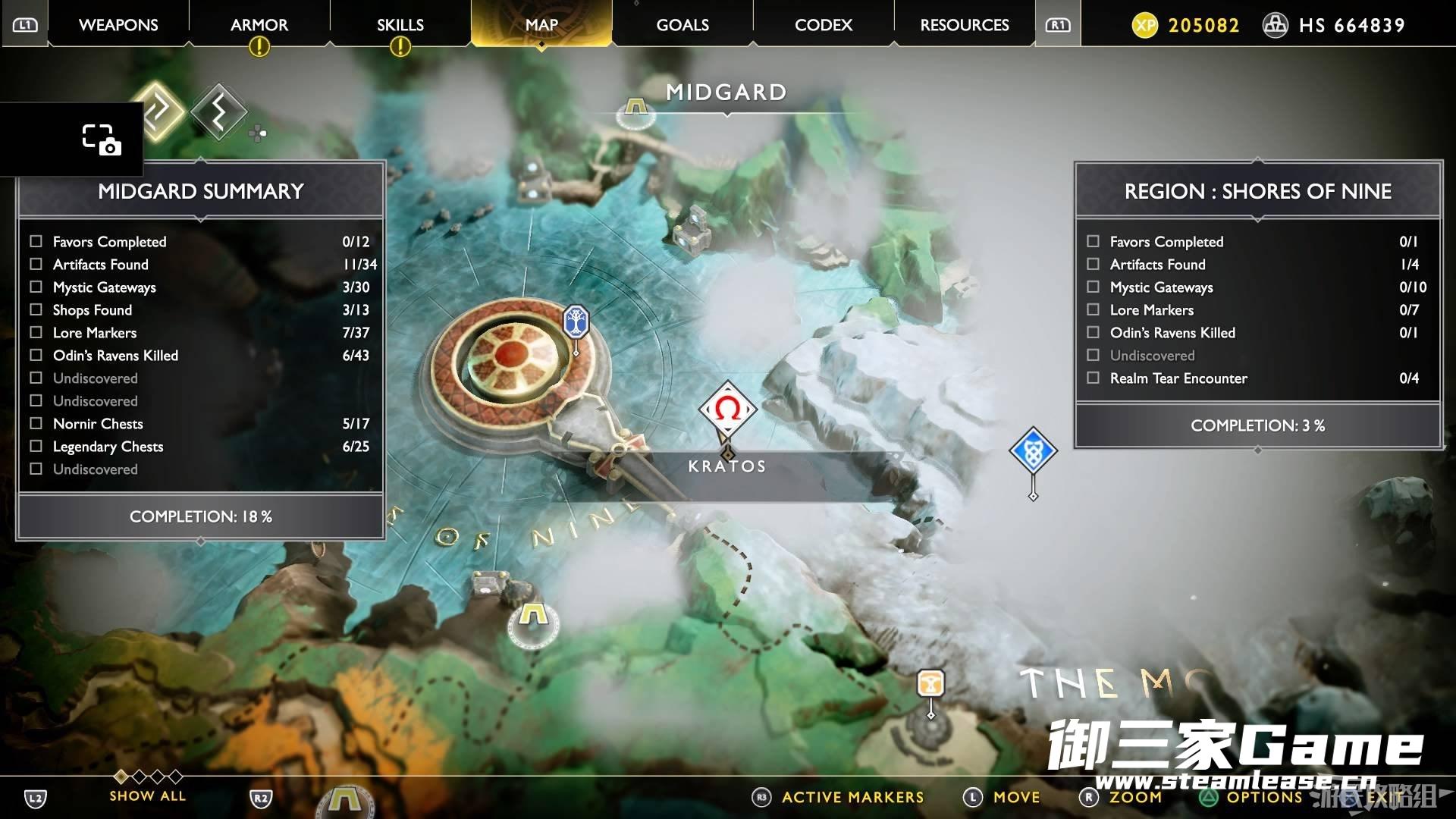1456x819 pixels.
Task: Select the Nornir Chests summary row
Action: click(200, 424)
